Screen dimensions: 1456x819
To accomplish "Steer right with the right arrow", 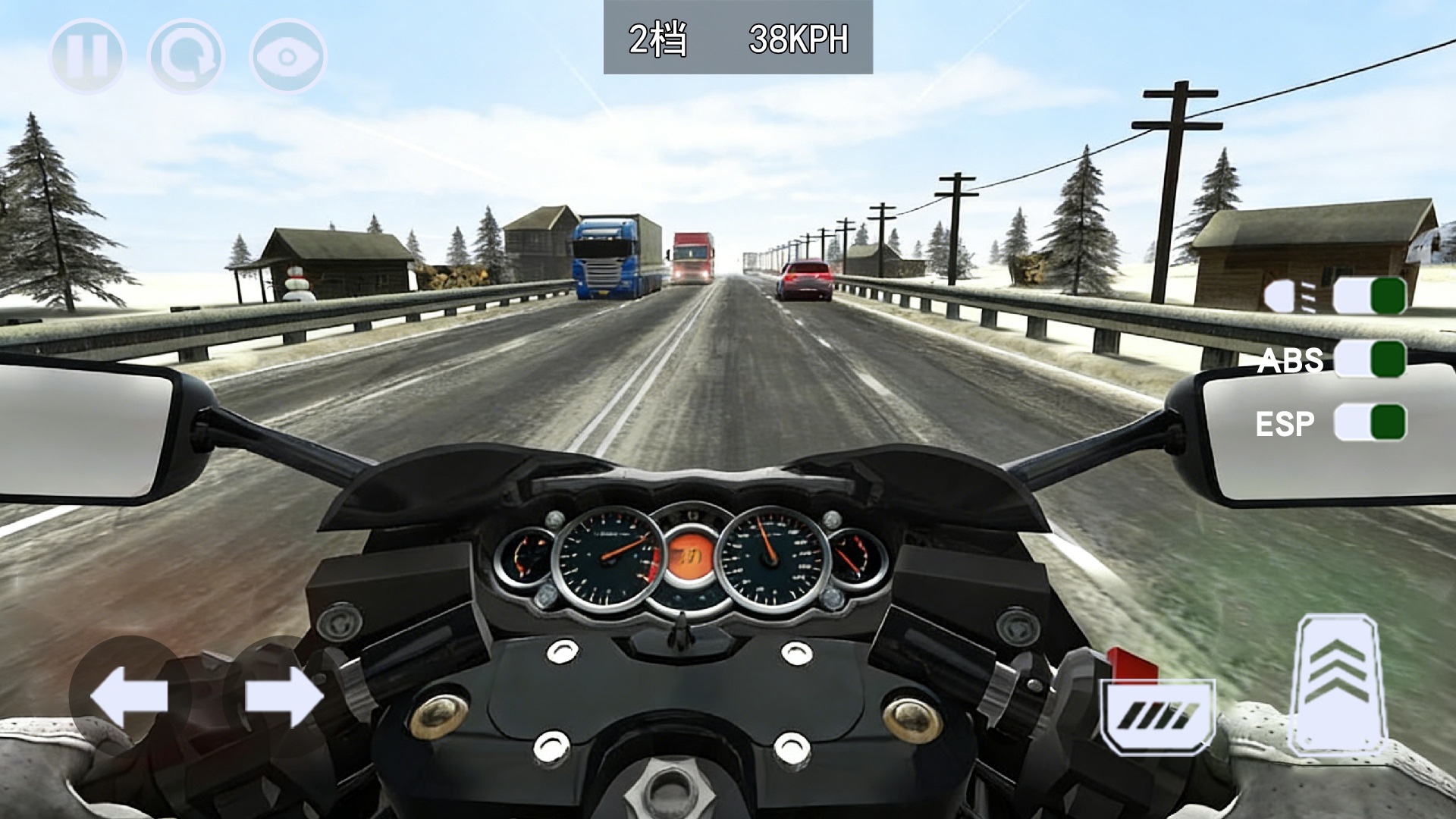I will [284, 696].
